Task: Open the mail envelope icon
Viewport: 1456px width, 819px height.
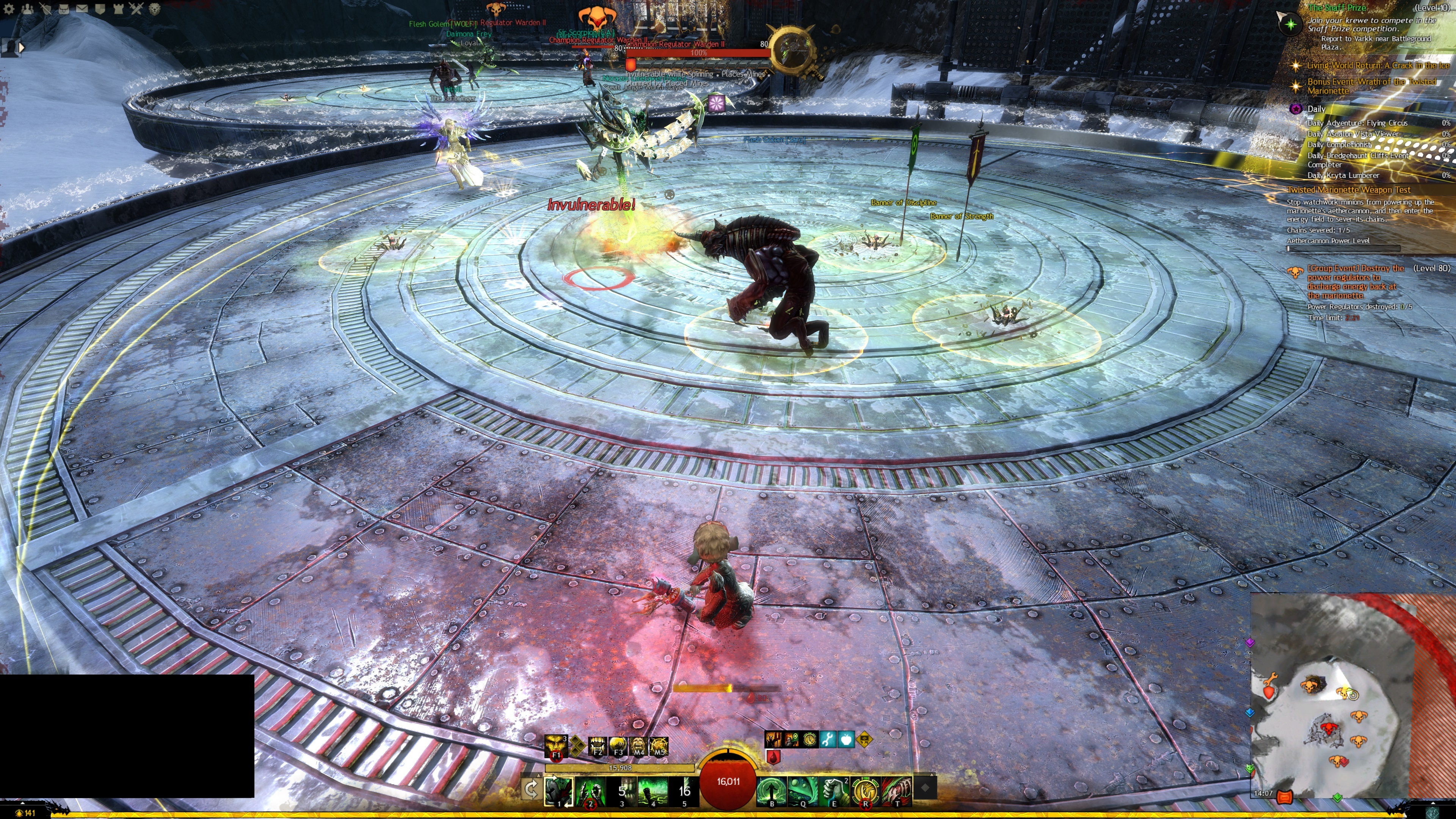Action: [x=82, y=8]
